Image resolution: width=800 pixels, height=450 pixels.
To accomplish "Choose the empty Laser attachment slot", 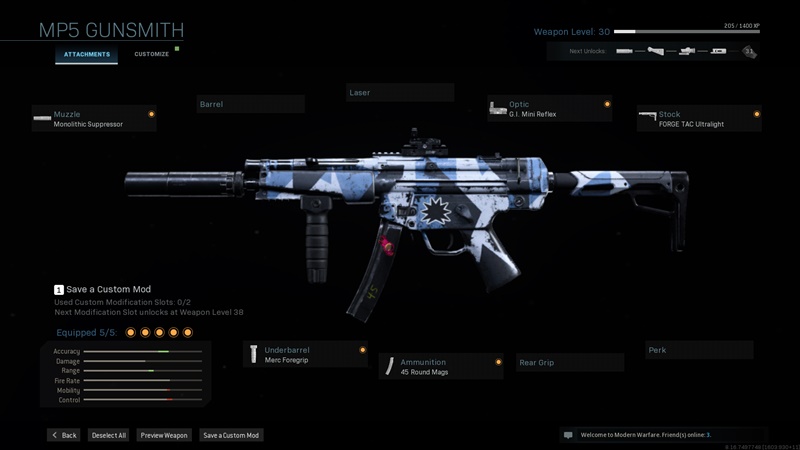I will 399,93.
